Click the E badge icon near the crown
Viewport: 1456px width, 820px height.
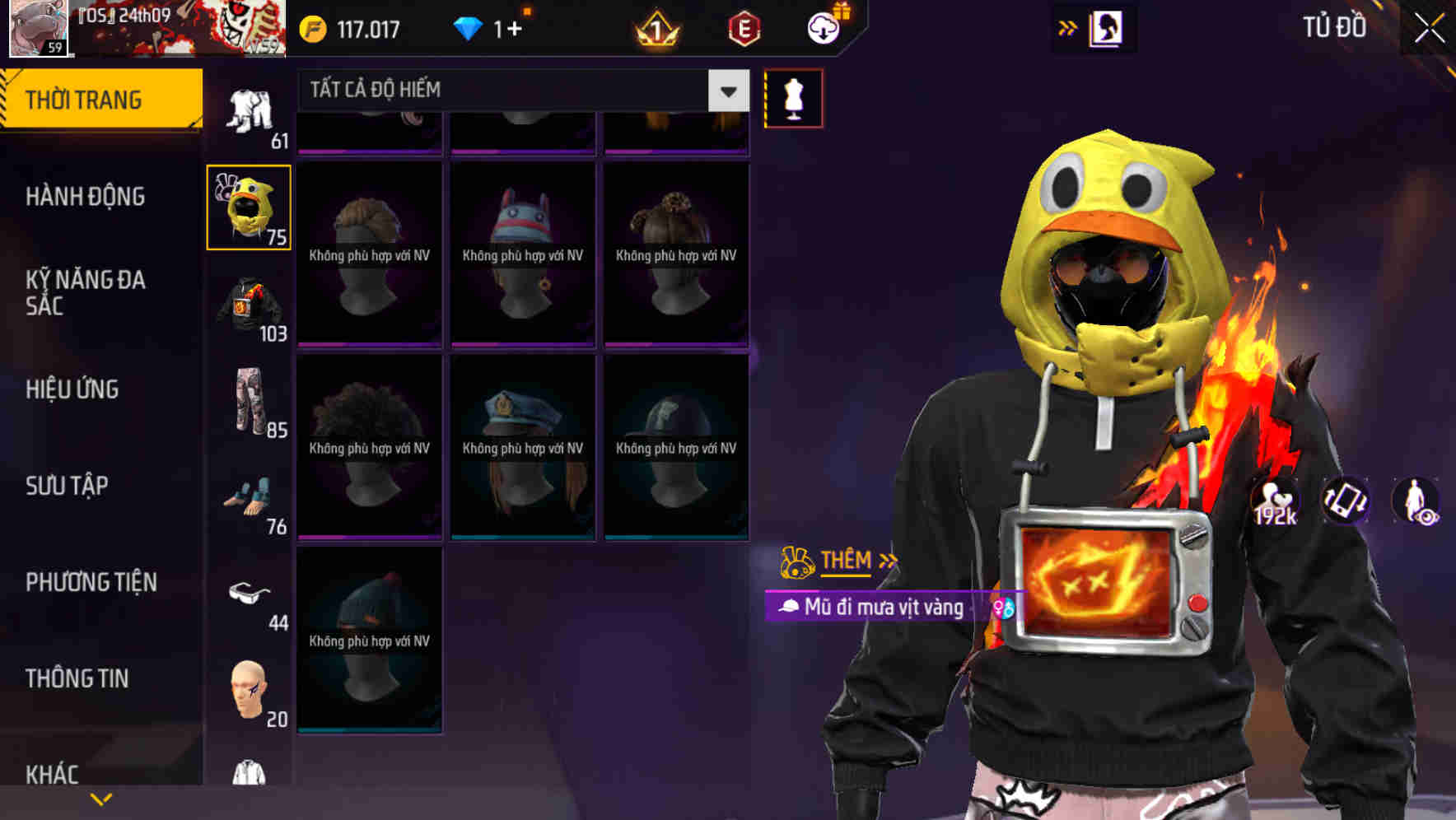[742, 27]
